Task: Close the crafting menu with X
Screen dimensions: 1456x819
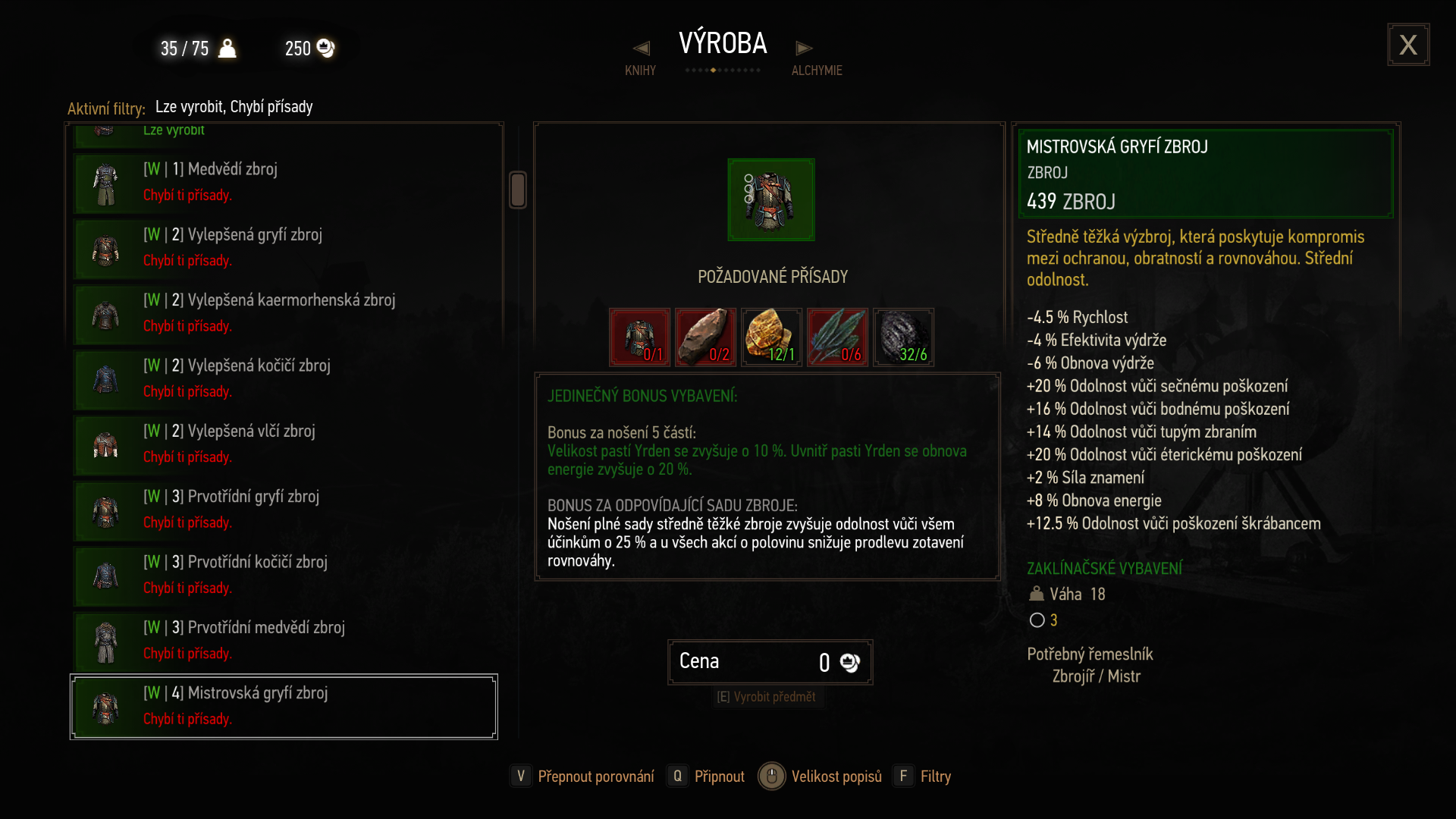Action: pos(1408,45)
